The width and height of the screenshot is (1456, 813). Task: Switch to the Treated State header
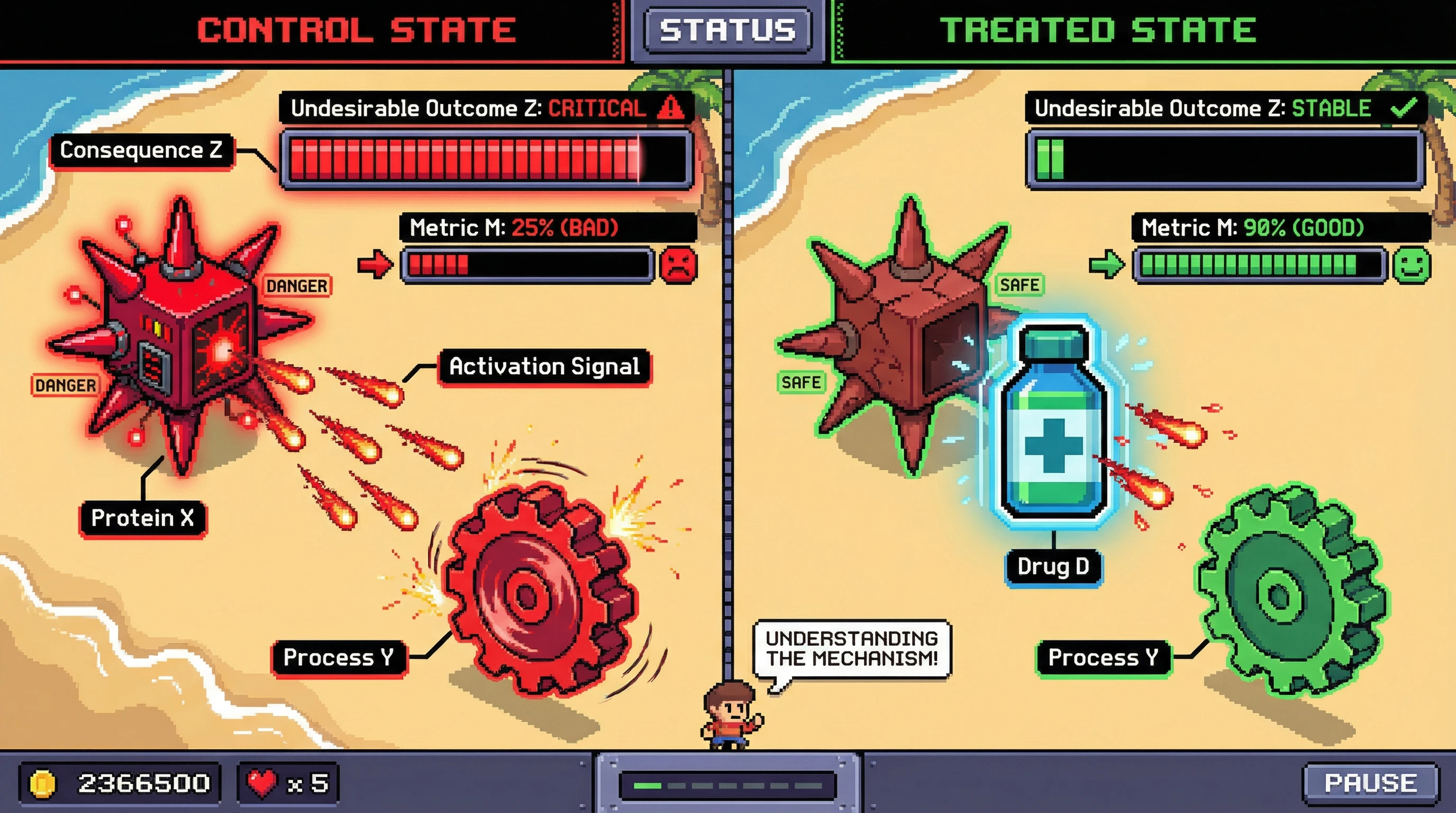1098,31
